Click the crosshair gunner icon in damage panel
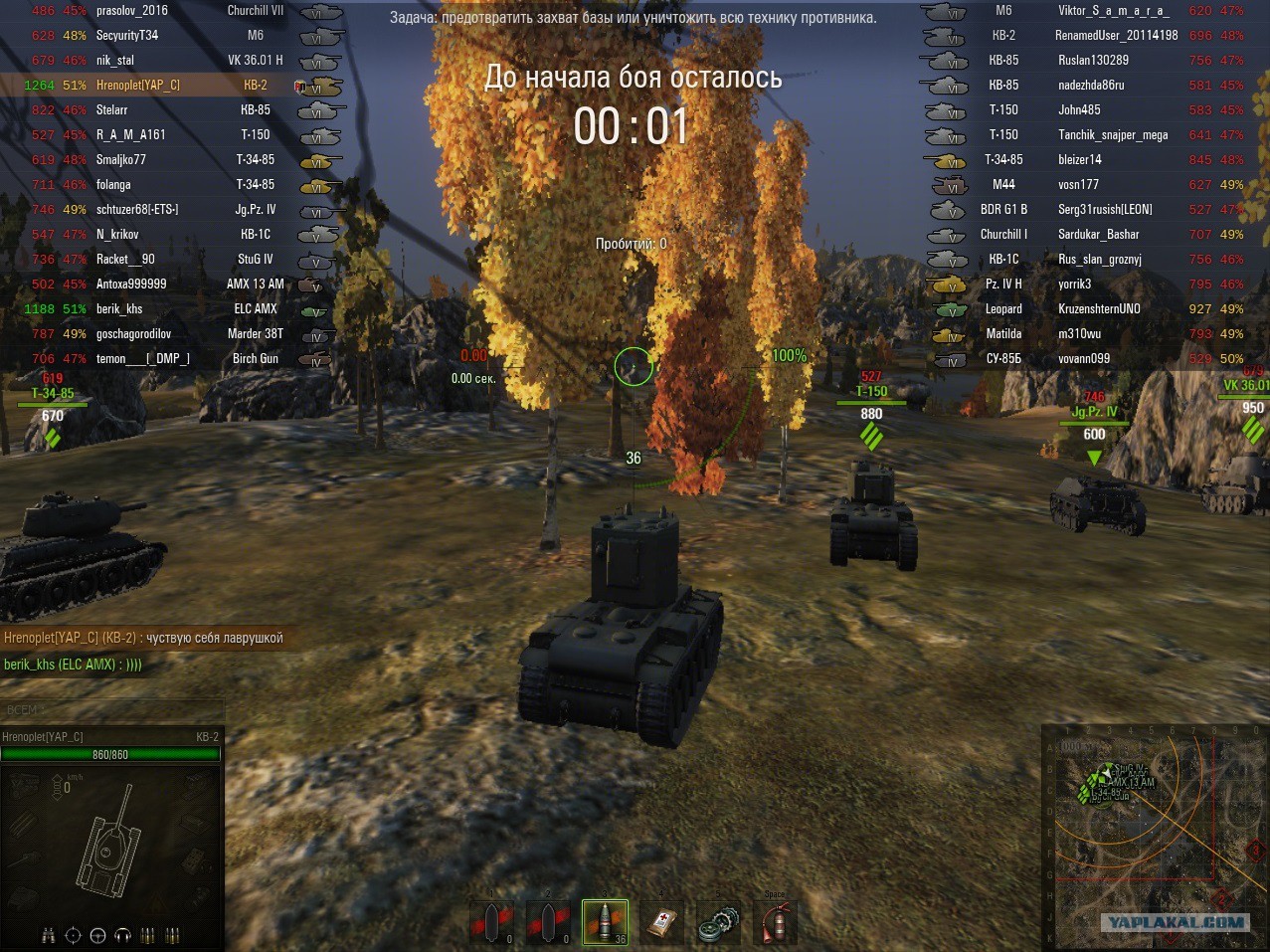 (x=73, y=935)
